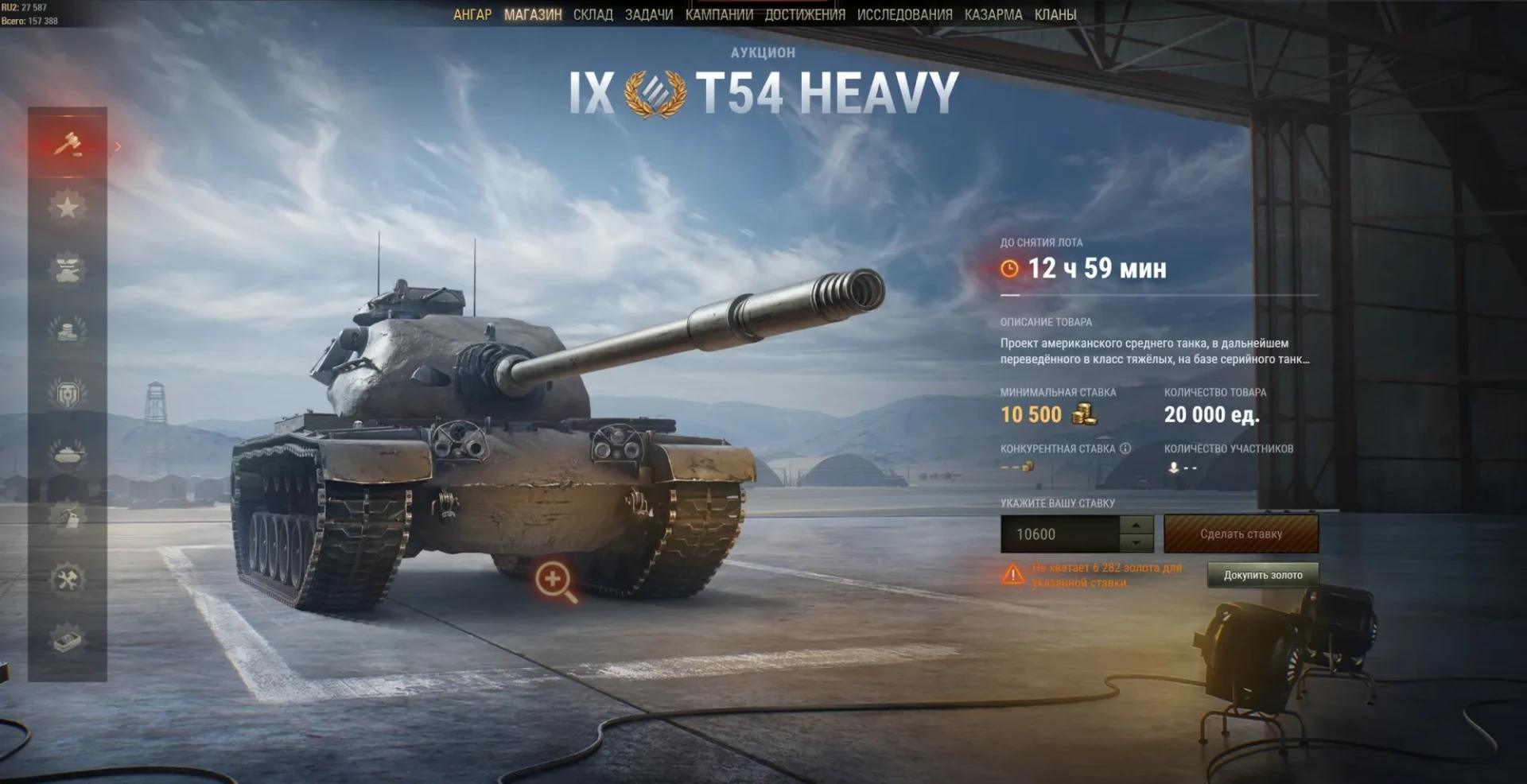The height and width of the screenshot is (784, 1527).
Task: Increase the bid with the up arrow
Action: click(1137, 526)
